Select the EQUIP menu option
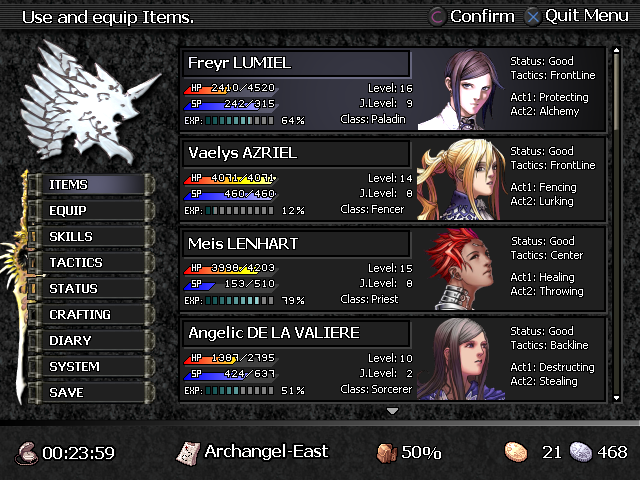The image size is (640, 480). coord(90,211)
